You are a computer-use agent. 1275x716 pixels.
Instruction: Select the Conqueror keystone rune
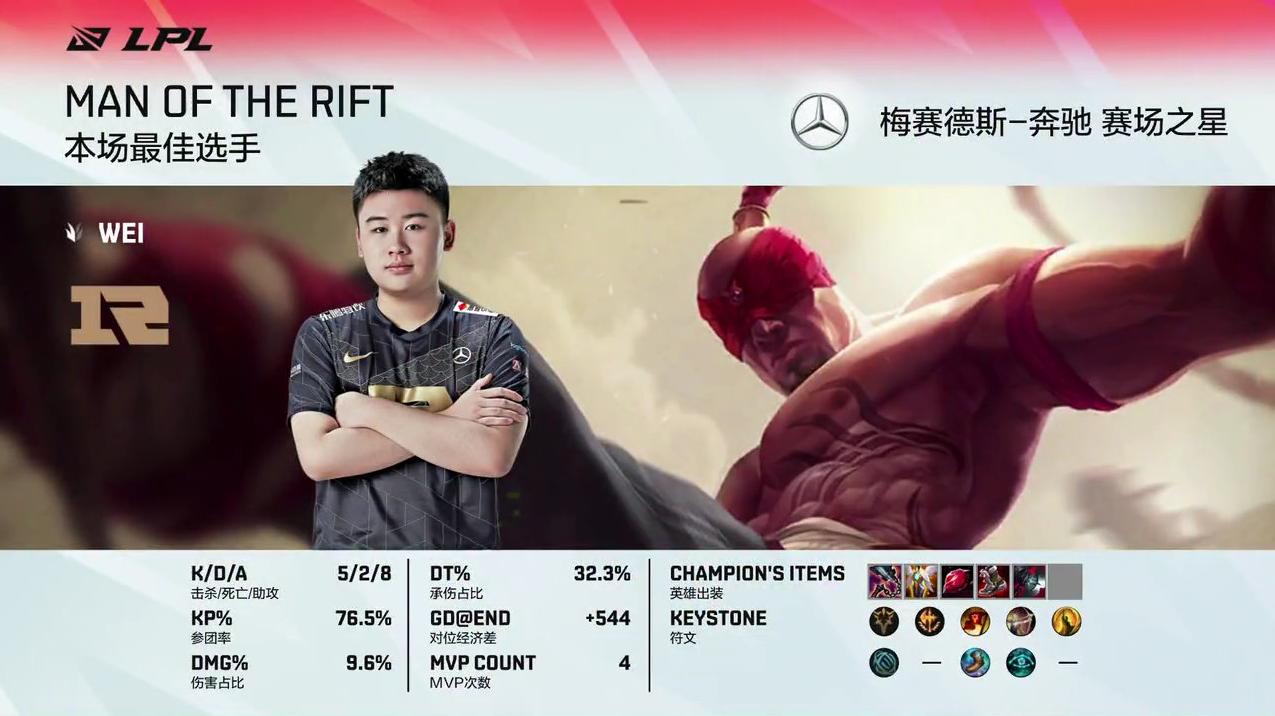(930, 622)
